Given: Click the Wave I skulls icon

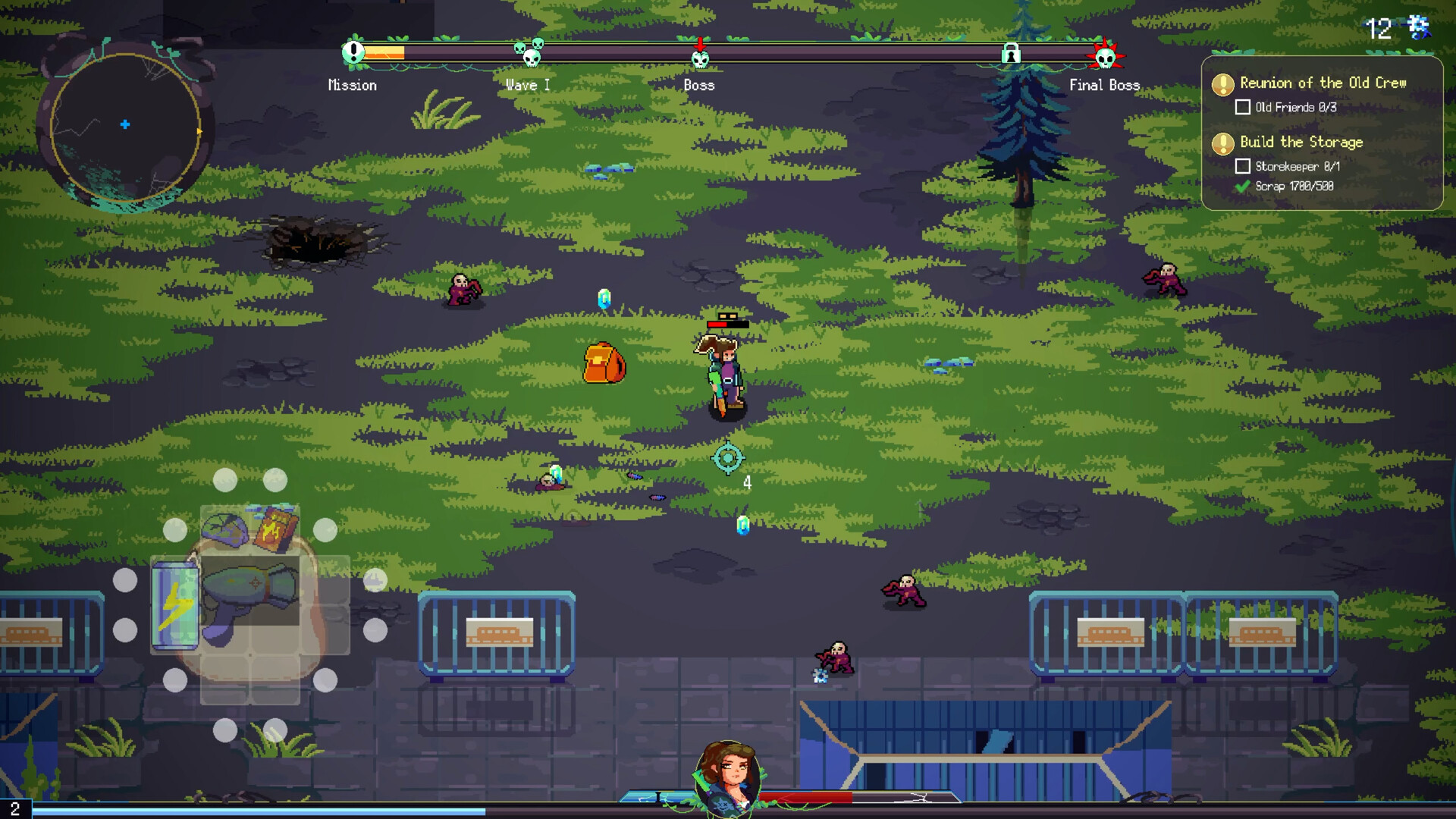Looking at the screenshot, I should tap(528, 53).
